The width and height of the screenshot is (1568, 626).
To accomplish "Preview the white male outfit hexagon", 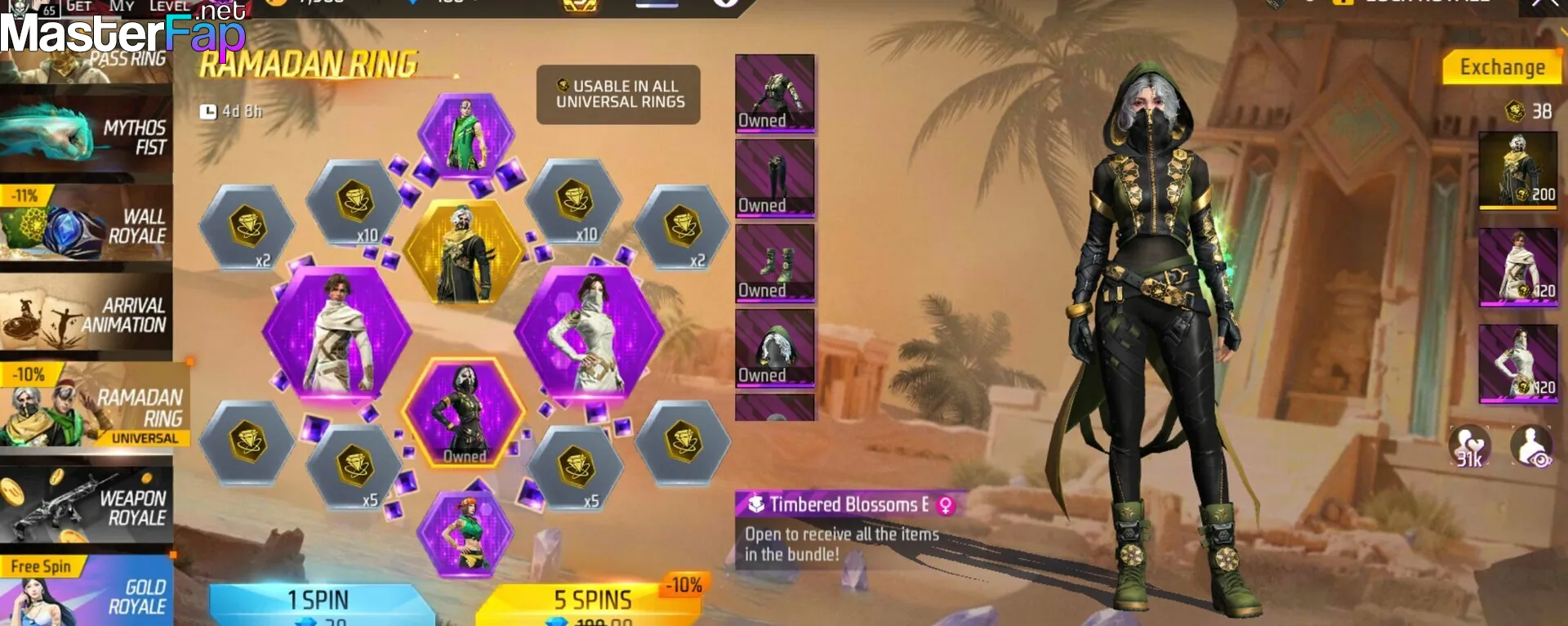I will tap(336, 332).
